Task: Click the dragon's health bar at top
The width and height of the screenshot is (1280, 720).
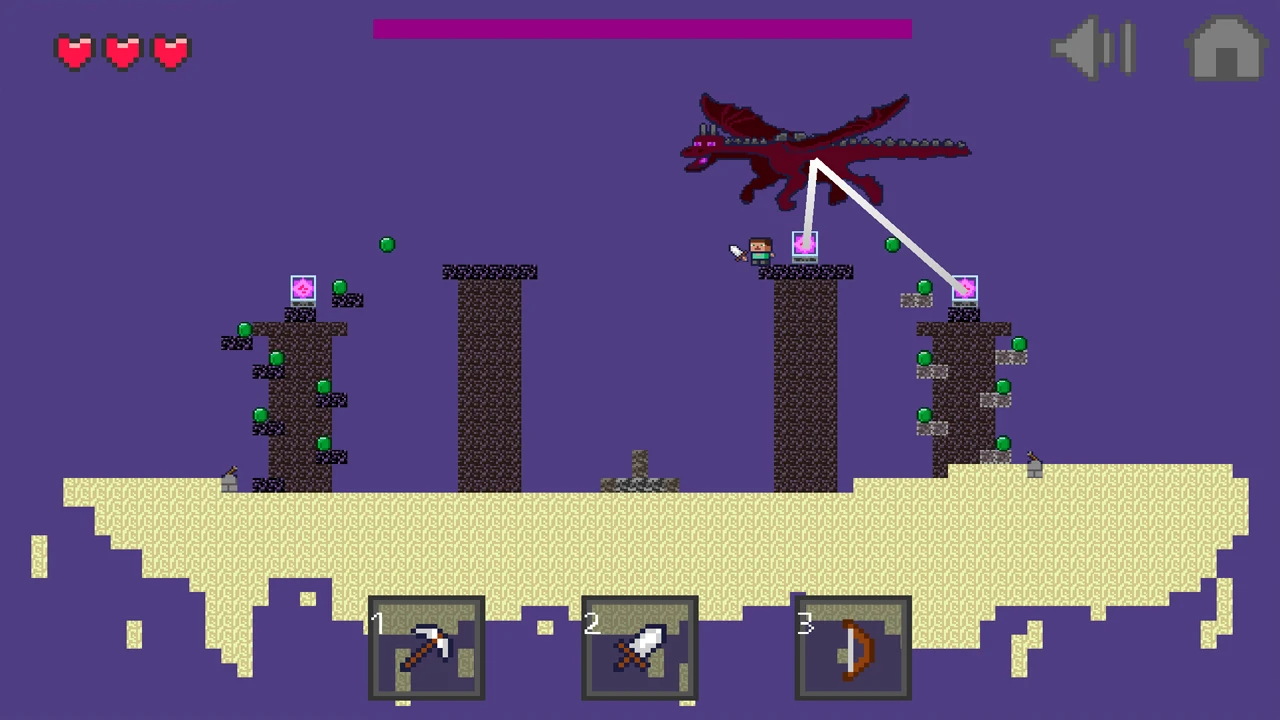Action: pos(642,29)
